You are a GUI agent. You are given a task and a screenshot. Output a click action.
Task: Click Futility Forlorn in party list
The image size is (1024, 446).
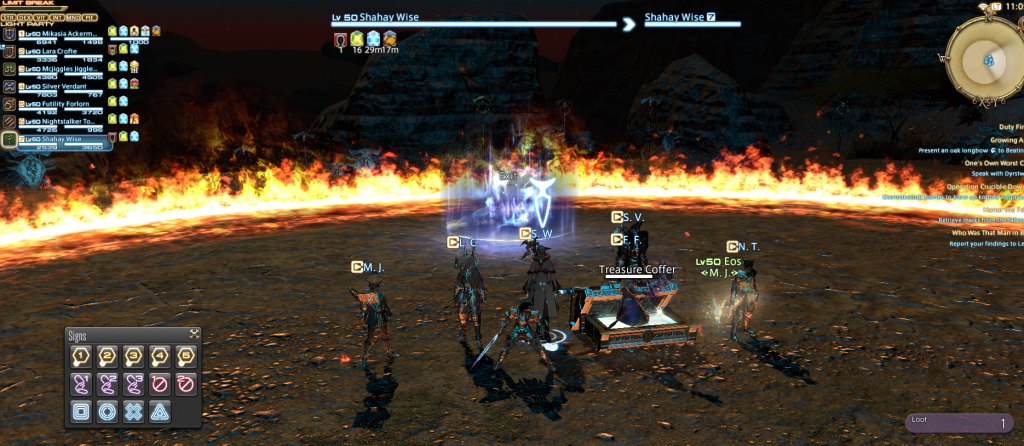coord(60,102)
